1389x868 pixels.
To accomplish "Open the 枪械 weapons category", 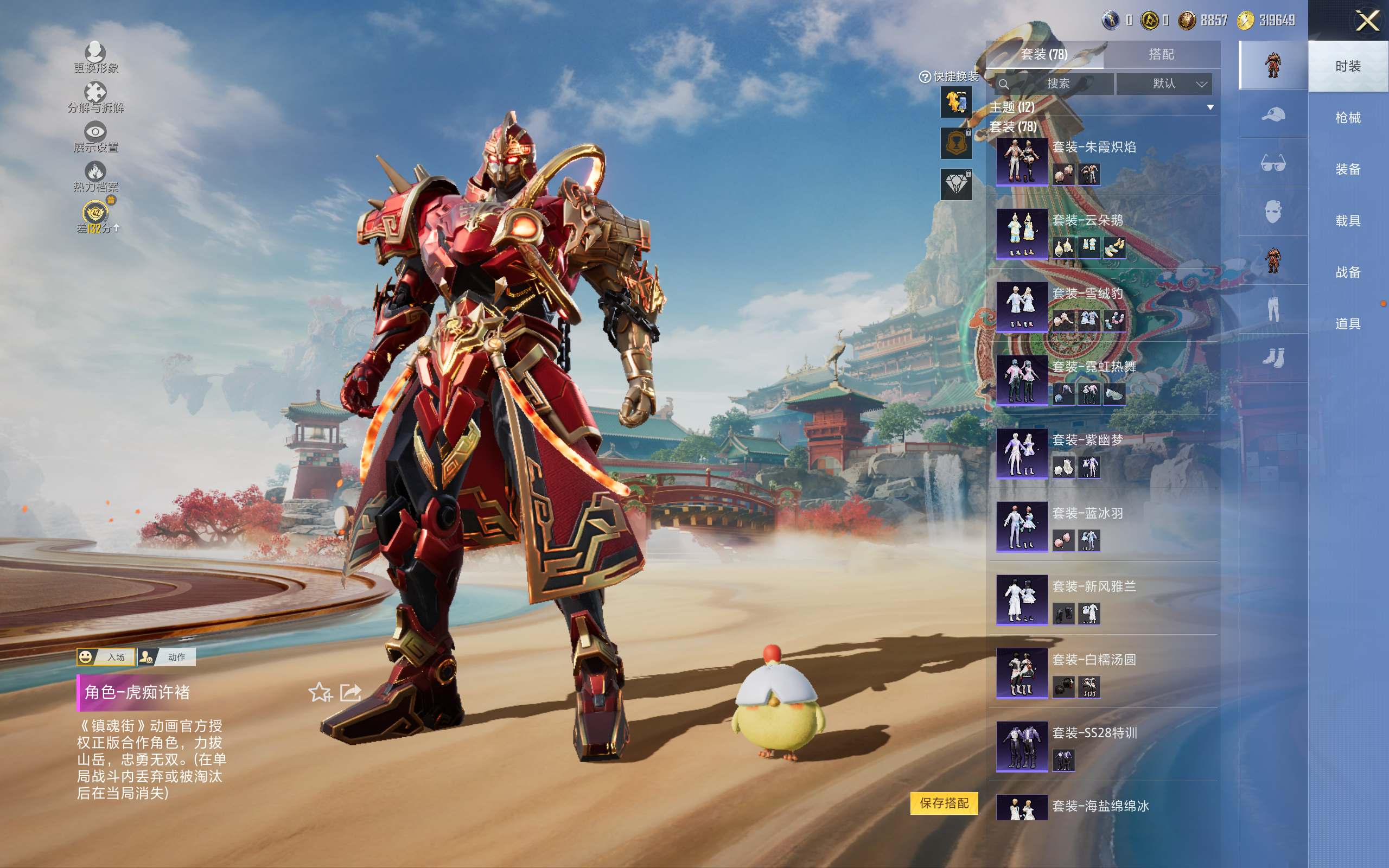I will [x=1348, y=118].
